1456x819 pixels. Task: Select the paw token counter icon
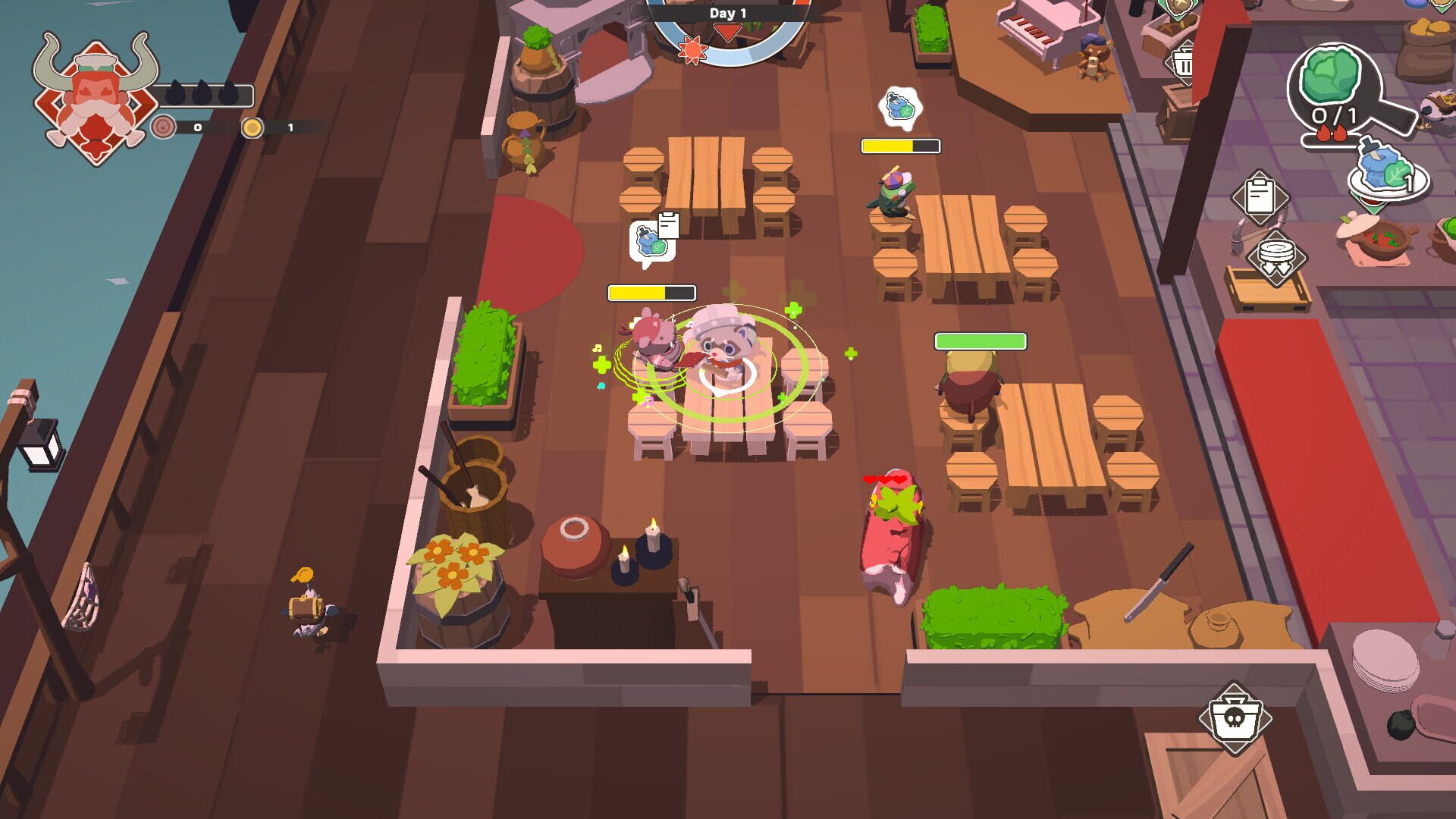(163, 128)
